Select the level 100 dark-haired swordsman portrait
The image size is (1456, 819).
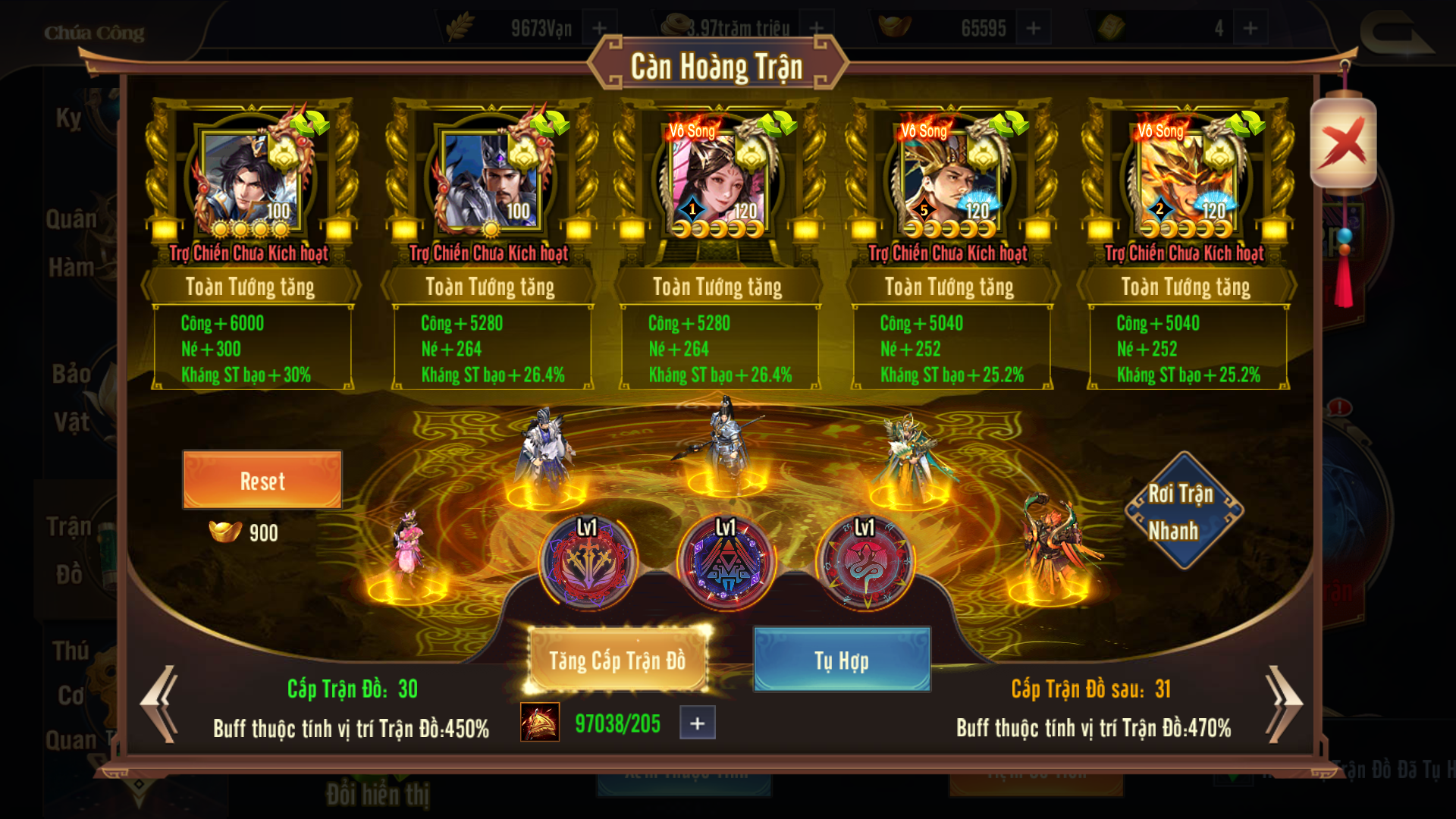coord(250,182)
